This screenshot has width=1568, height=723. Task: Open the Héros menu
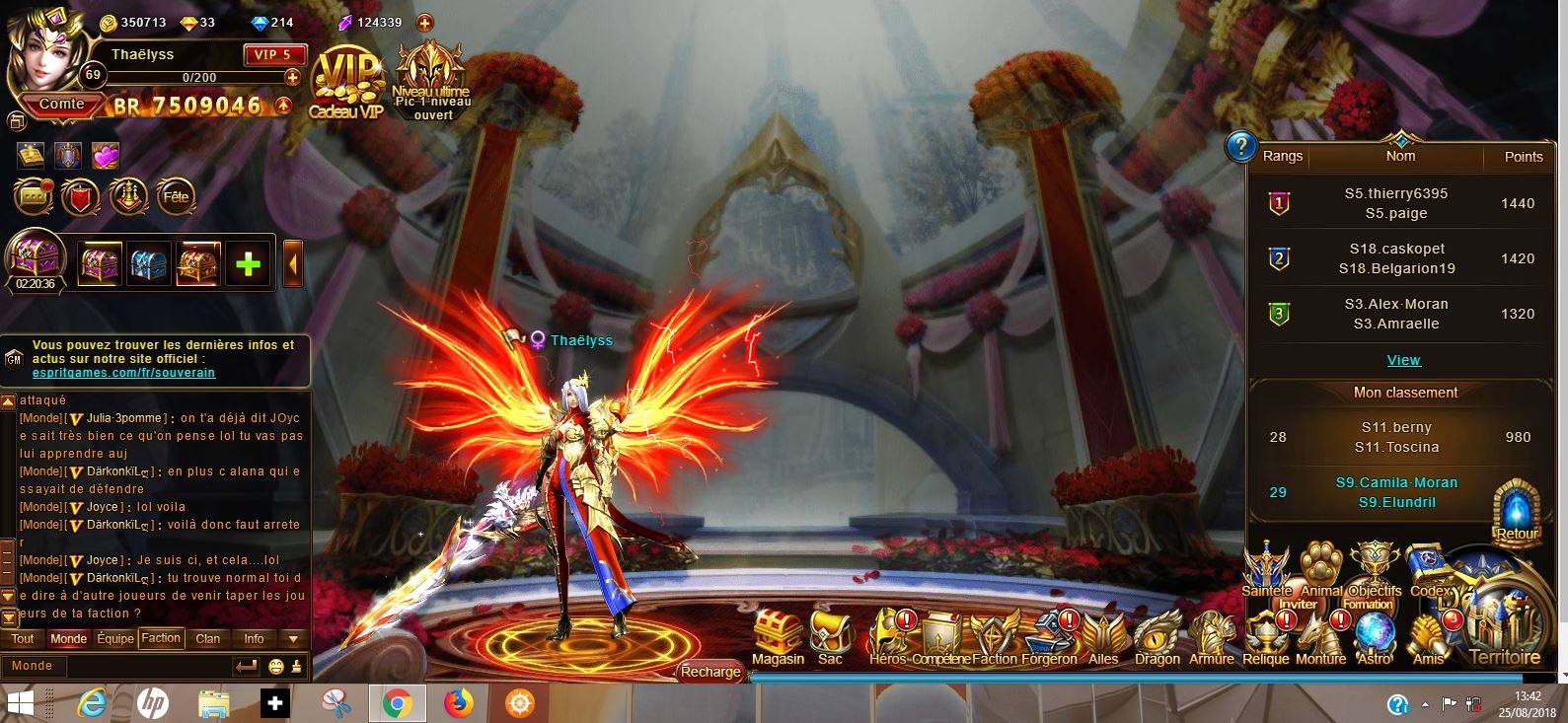coord(887,636)
